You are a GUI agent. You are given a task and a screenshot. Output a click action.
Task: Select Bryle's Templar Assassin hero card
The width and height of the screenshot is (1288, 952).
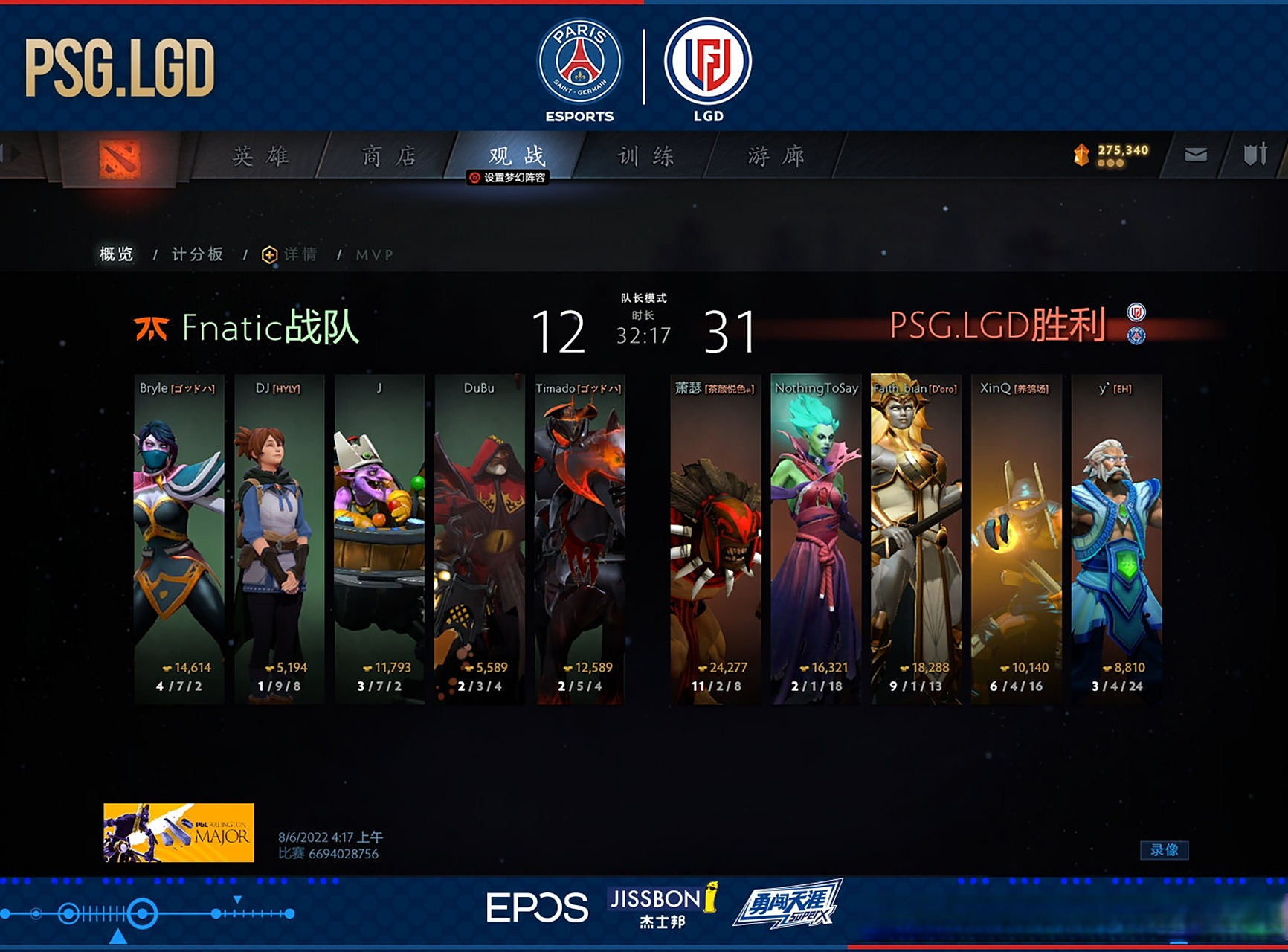point(178,538)
